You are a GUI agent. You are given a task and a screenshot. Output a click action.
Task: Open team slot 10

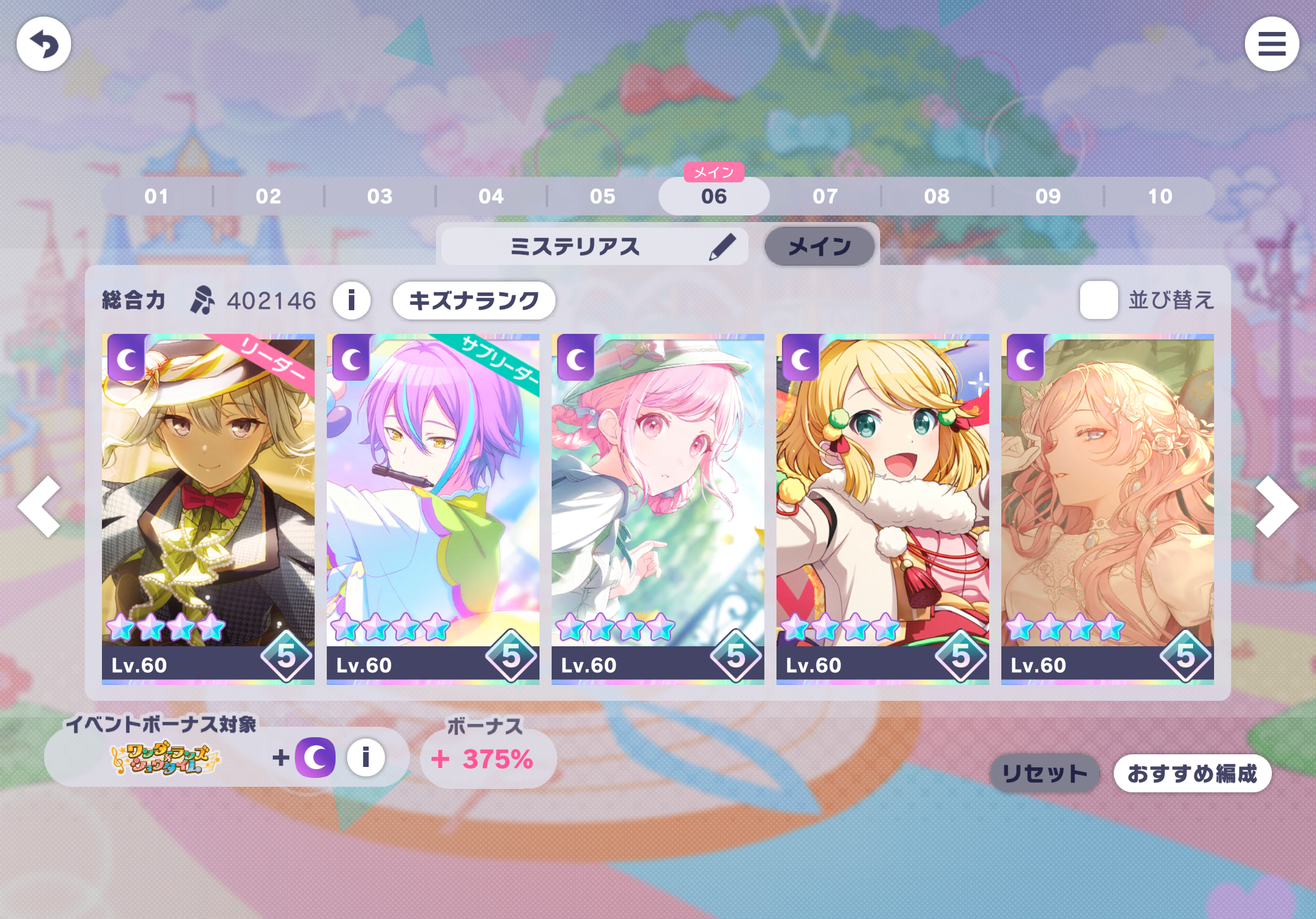pyautogui.click(x=1159, y=197)
